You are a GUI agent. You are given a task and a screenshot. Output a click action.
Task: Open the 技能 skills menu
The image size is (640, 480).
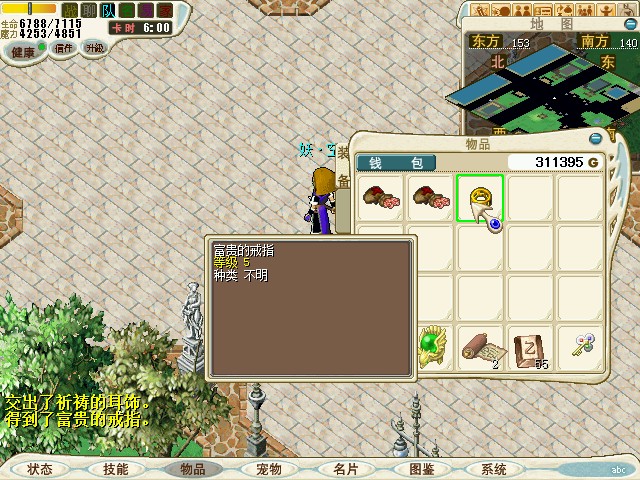115,469
